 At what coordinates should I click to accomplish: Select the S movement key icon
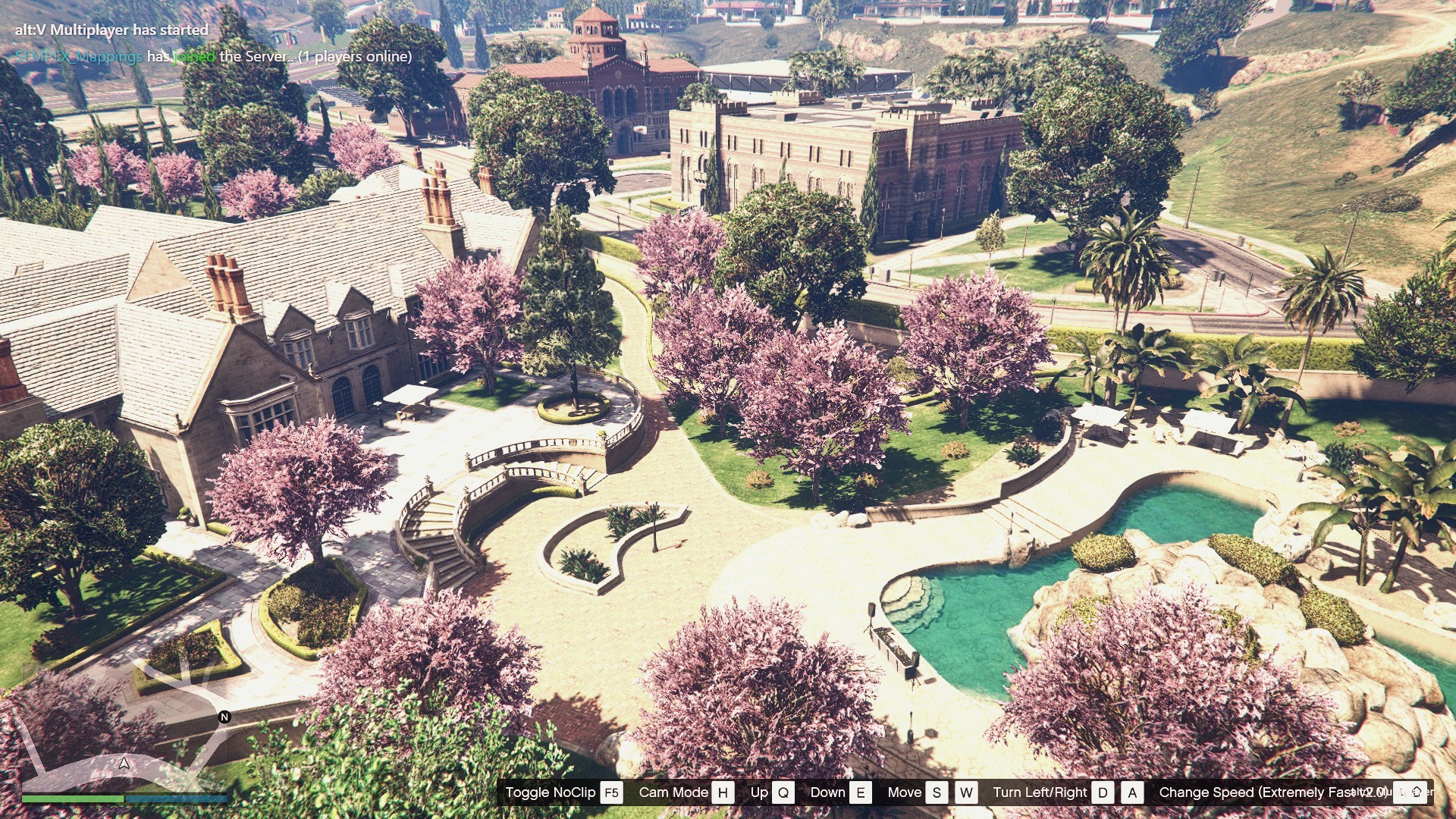[936, 792]
